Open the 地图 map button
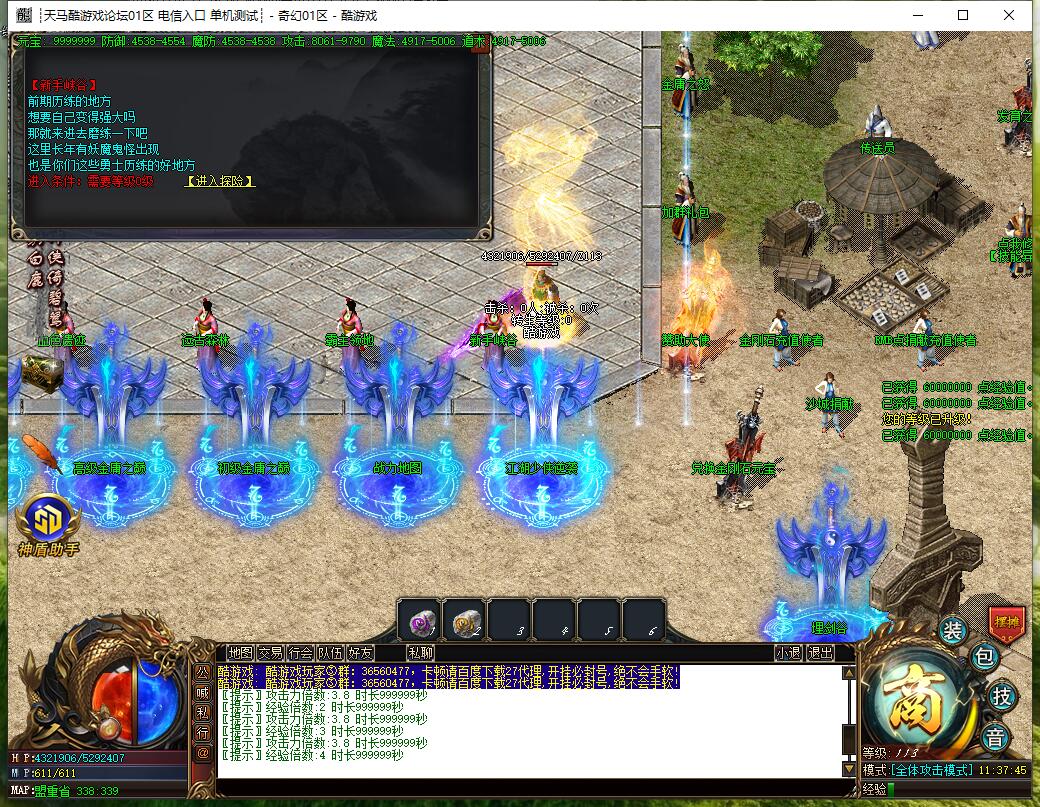The height and width of the screenshot is (807, 1040). tap(240, 653)
